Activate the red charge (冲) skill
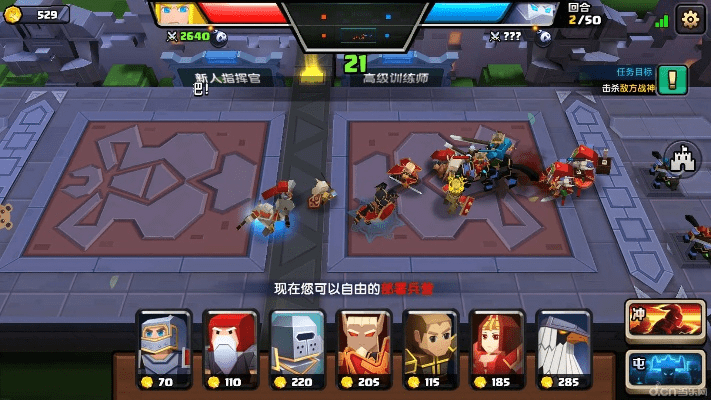The width and height of the screenshot is (711, 400). [665, 320]
